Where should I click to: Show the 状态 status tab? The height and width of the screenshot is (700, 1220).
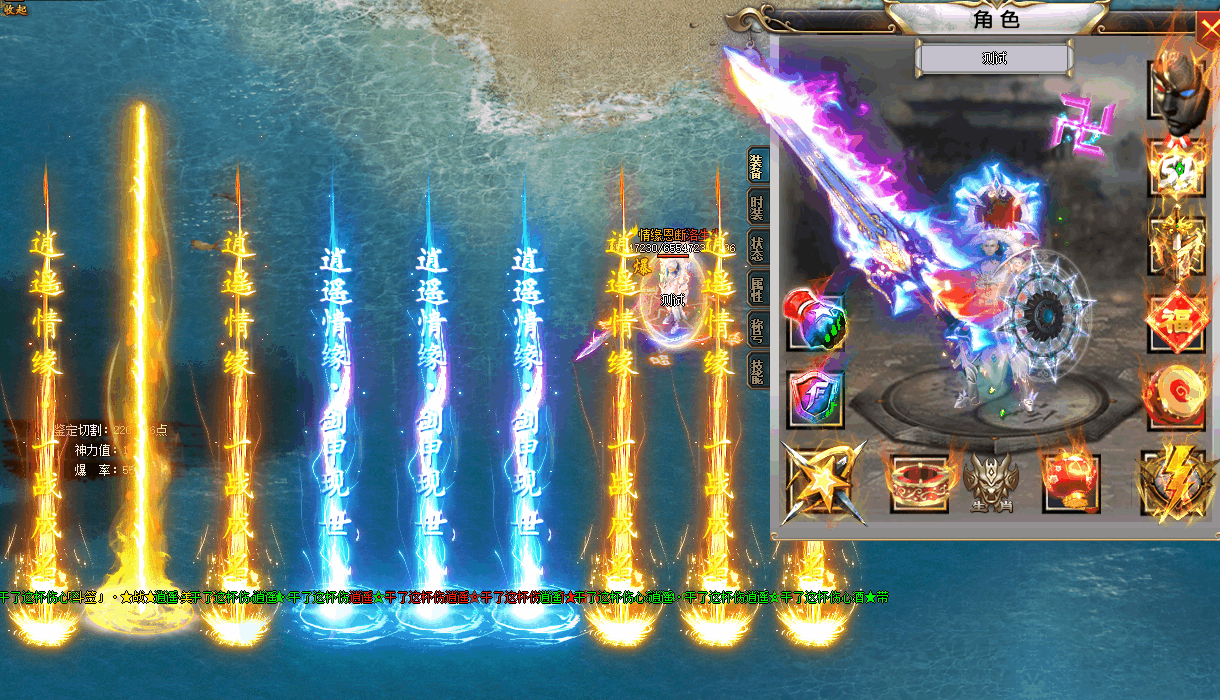coord(756,247)
